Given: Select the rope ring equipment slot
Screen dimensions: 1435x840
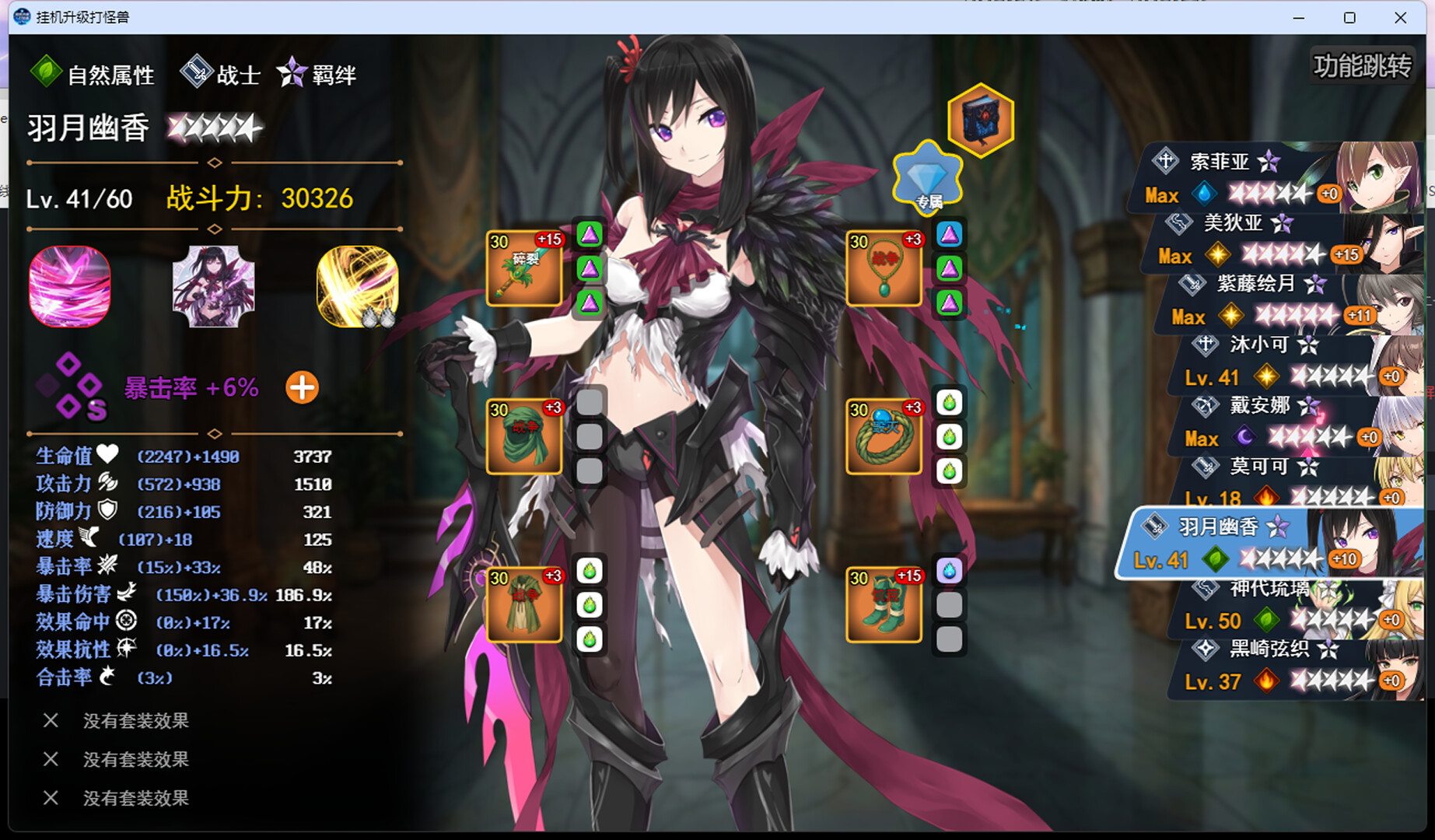Looking at the screenshot, I should [x=884, y=436].
